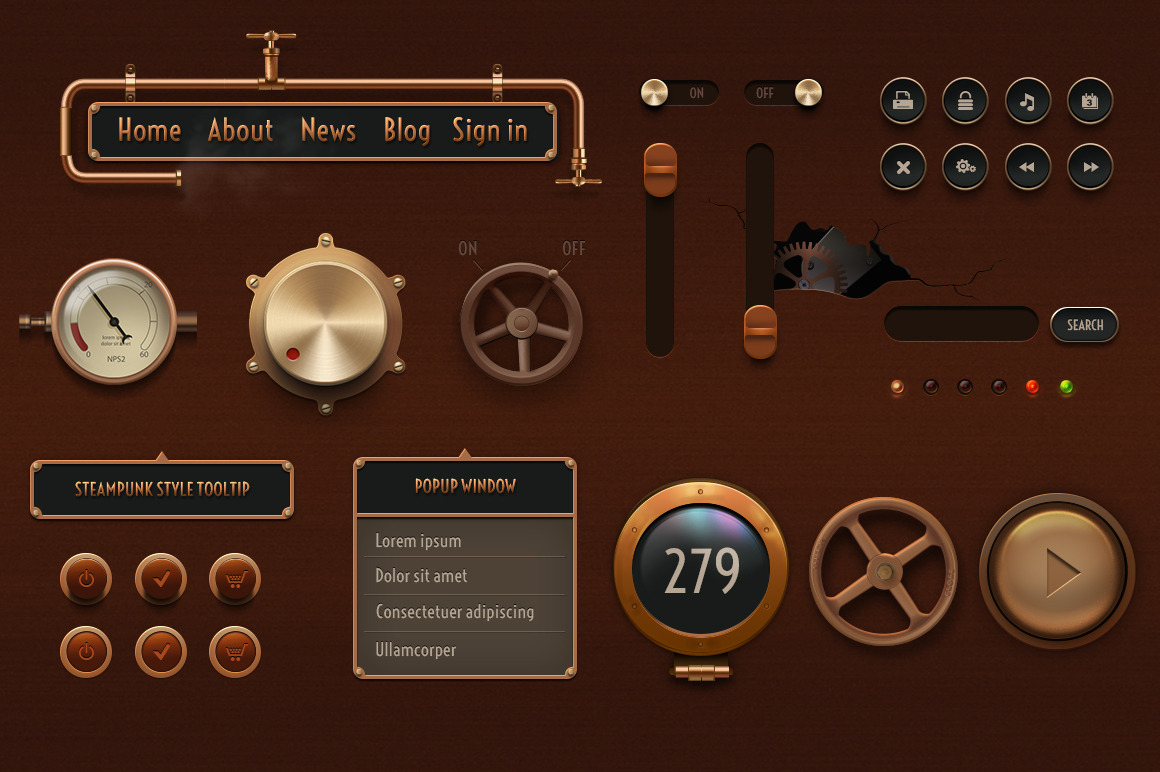
Task: Hit the fast-forward button
Action: coord(1090,167)
